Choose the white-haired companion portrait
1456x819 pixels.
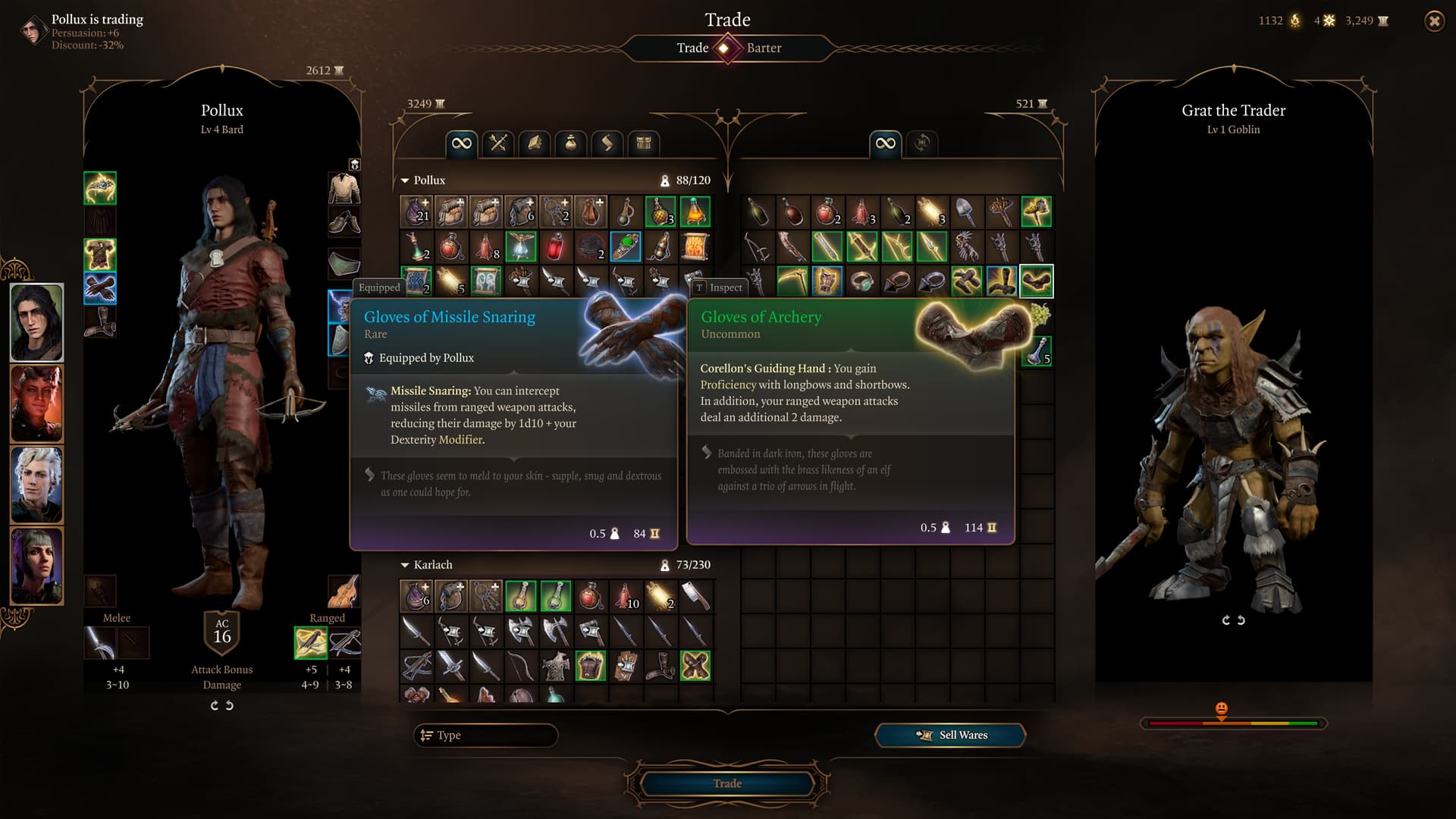coord(36,485)
